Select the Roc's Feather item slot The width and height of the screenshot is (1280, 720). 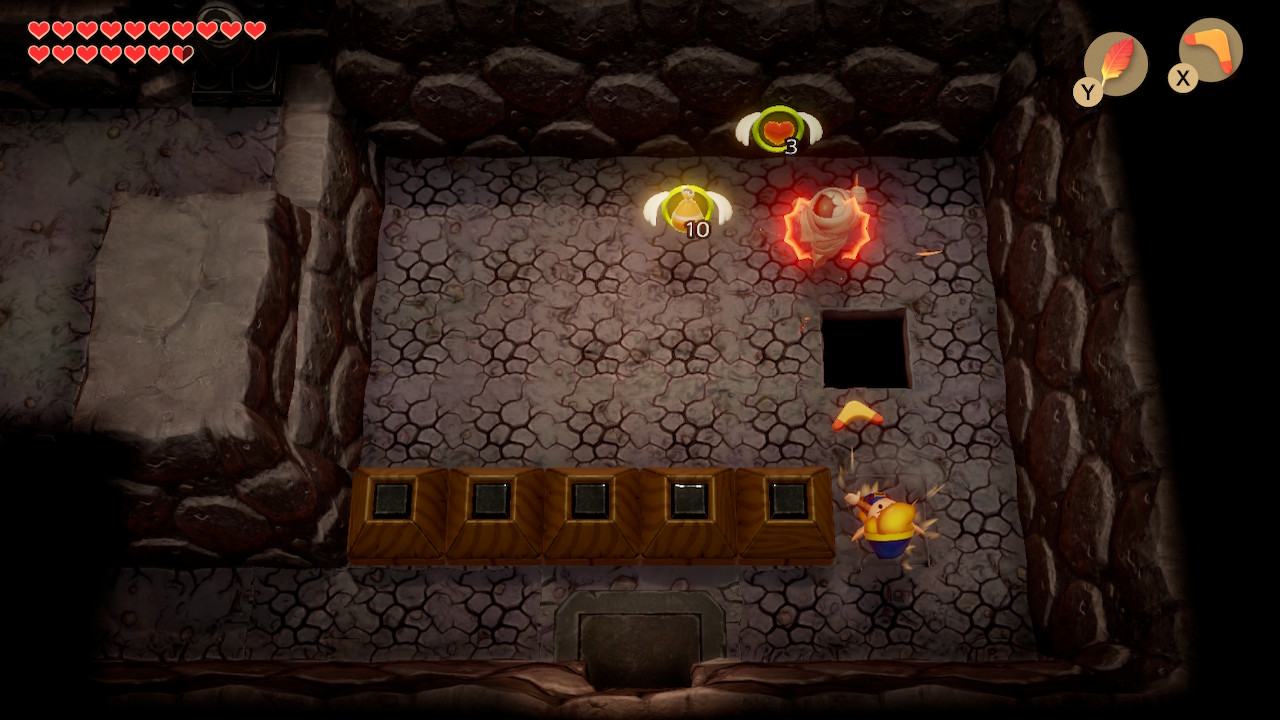point(1115,63)
